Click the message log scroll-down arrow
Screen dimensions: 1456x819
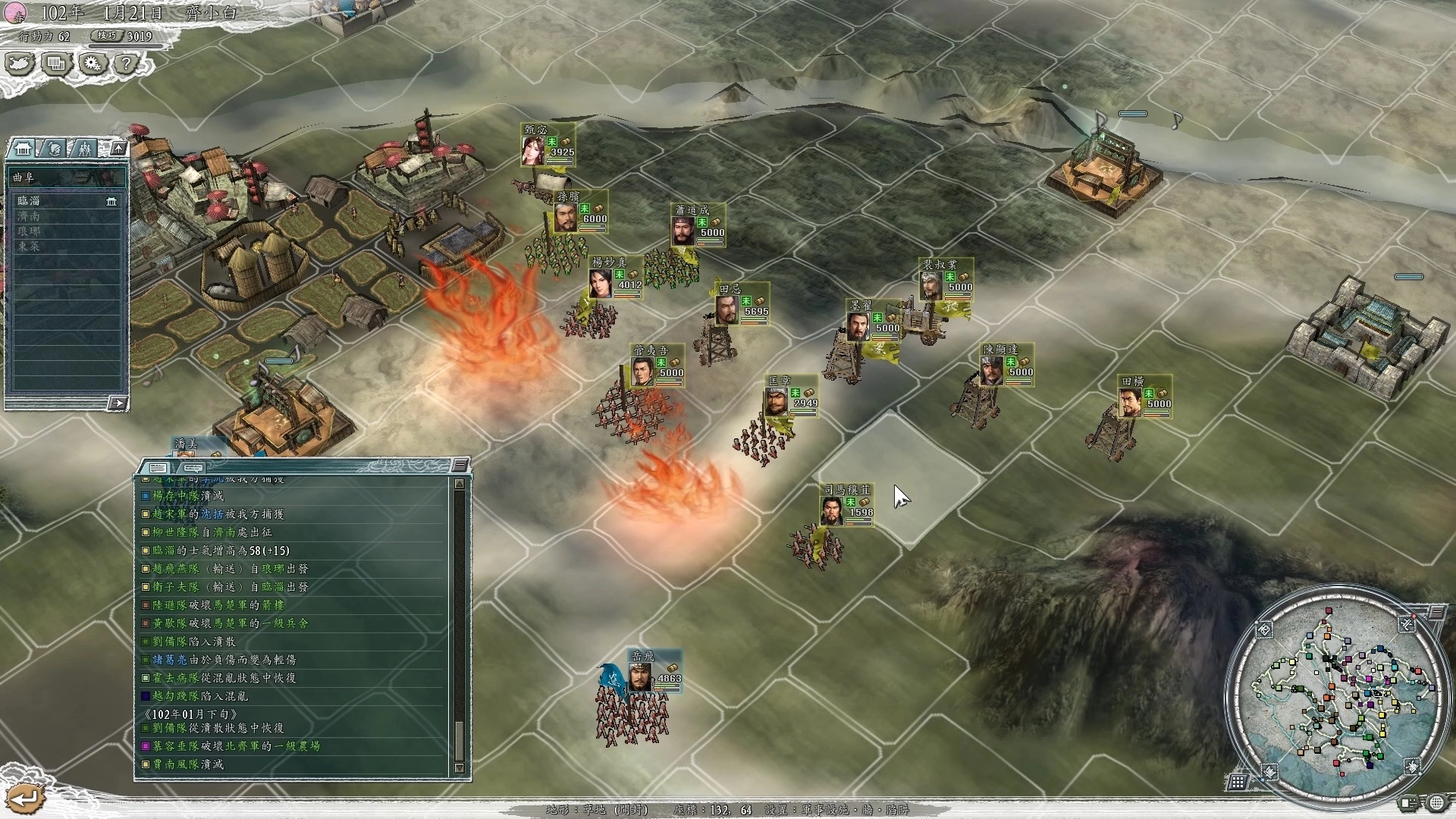coord(459,768)
